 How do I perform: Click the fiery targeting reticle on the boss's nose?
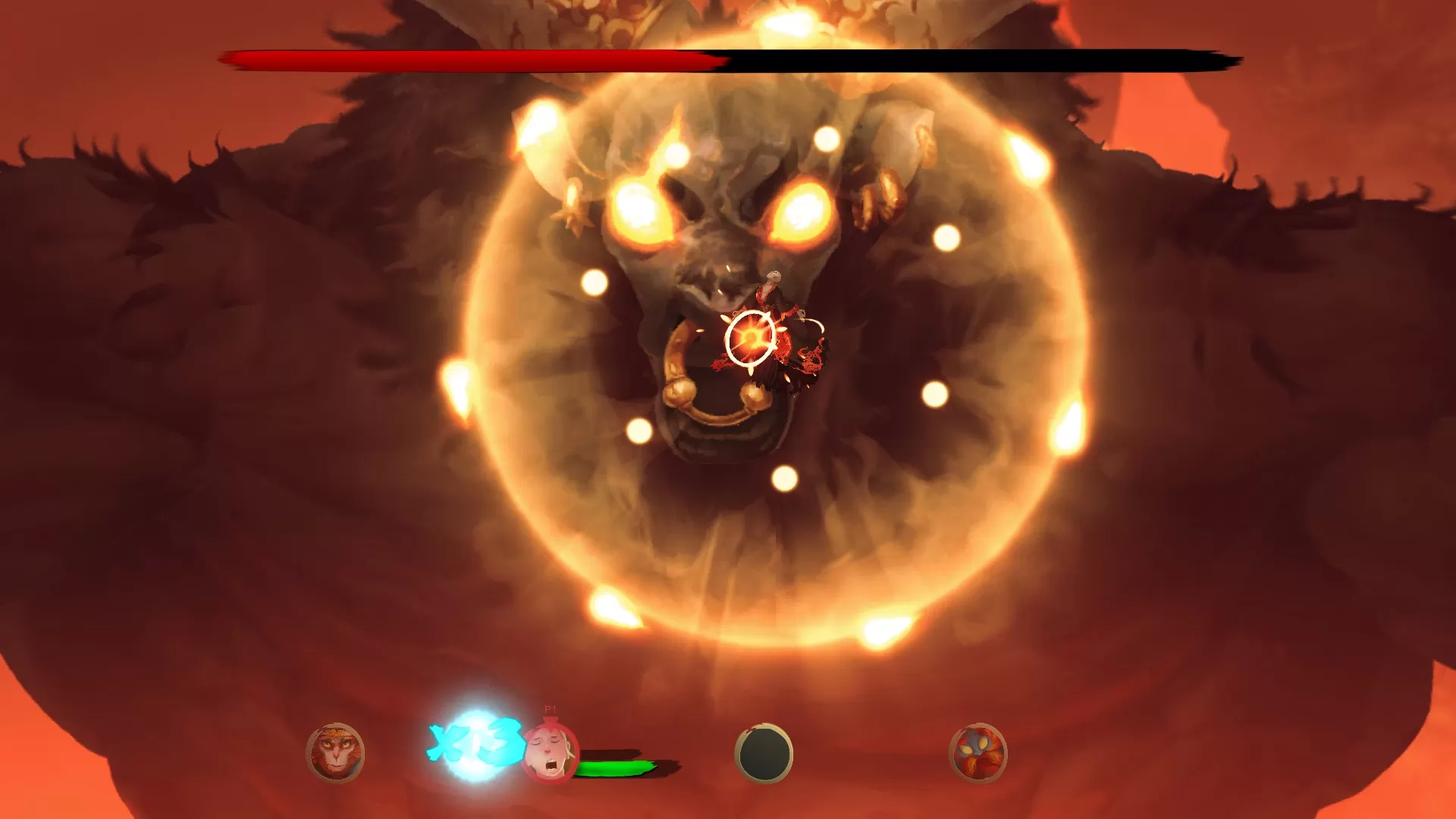tap(749, 337)
